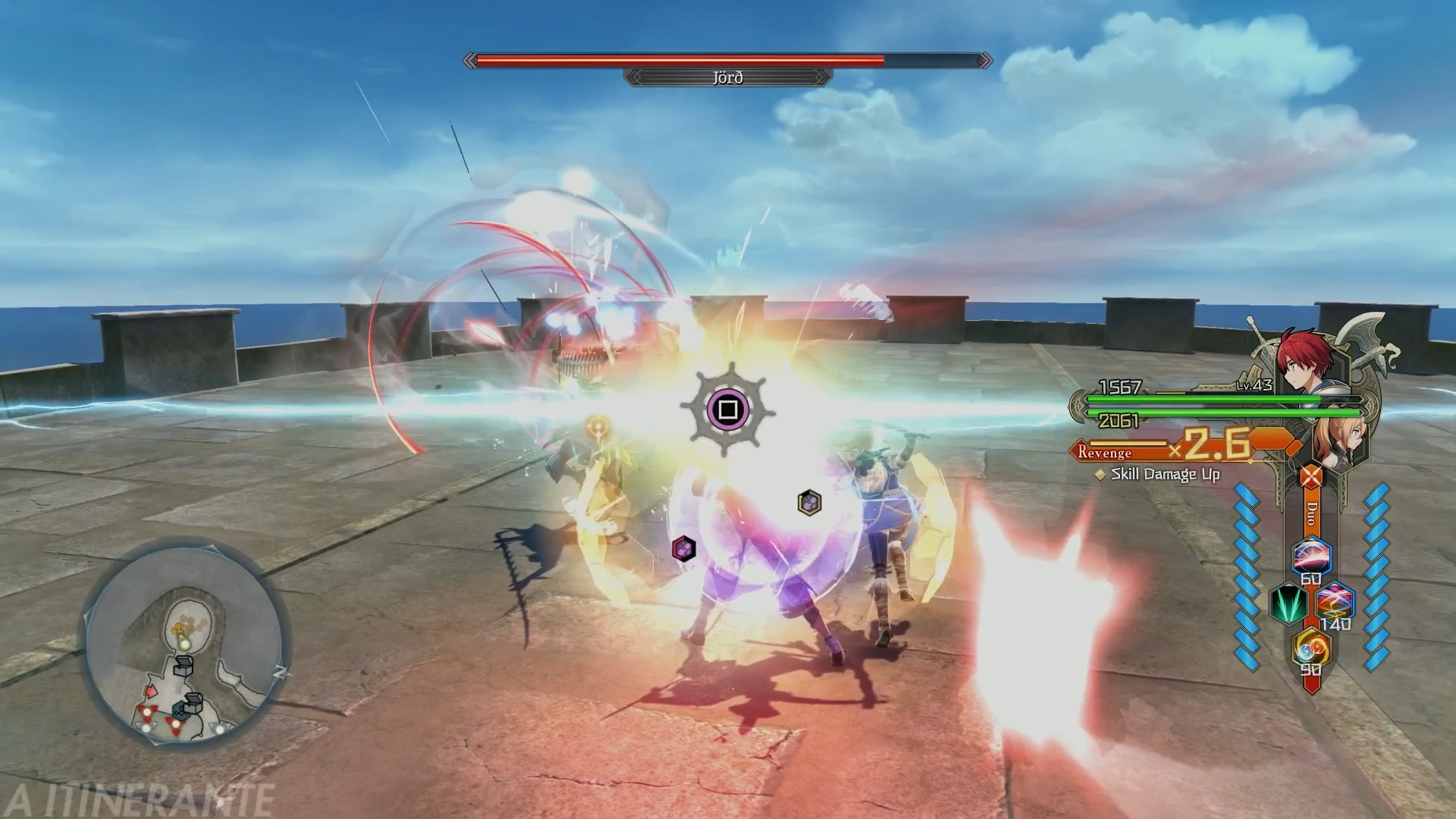Cast the 90-cost fire and ice orb skill
Viewport: 1456px width, 819px height.
pyautogui.click(x=1311, y=649)
